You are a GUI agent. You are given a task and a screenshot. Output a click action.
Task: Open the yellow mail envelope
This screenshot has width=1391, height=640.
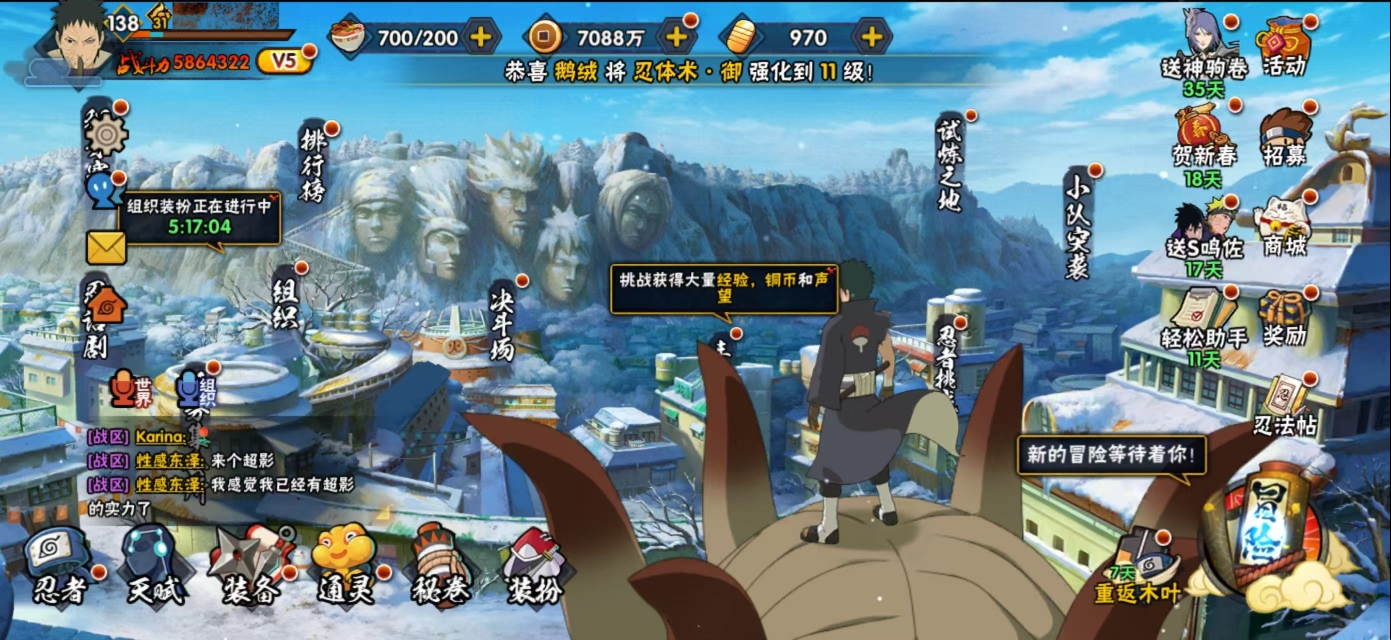(x=106, y=247)
